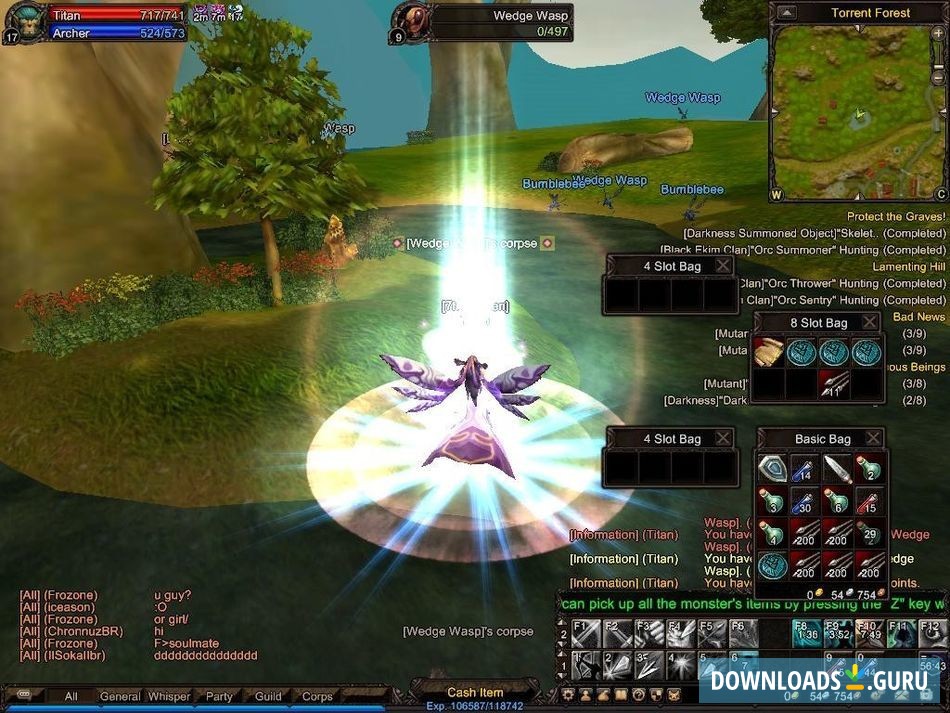Image resolution: width=950 pixels, height=713 pixels.
Task: Switch to the Guild chat tab
Action: 268,696
